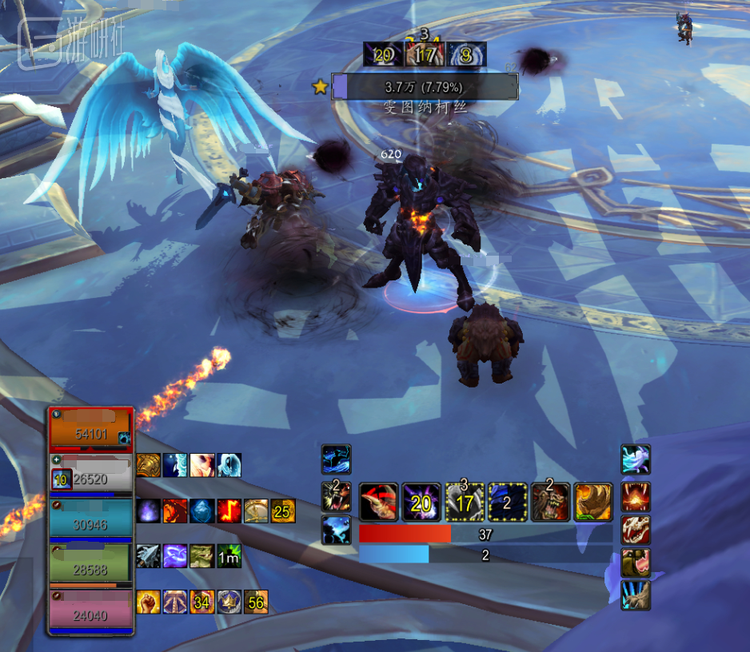Use the fiery fanged maw ability
This screenshot has width=750, height=652.
635,495
